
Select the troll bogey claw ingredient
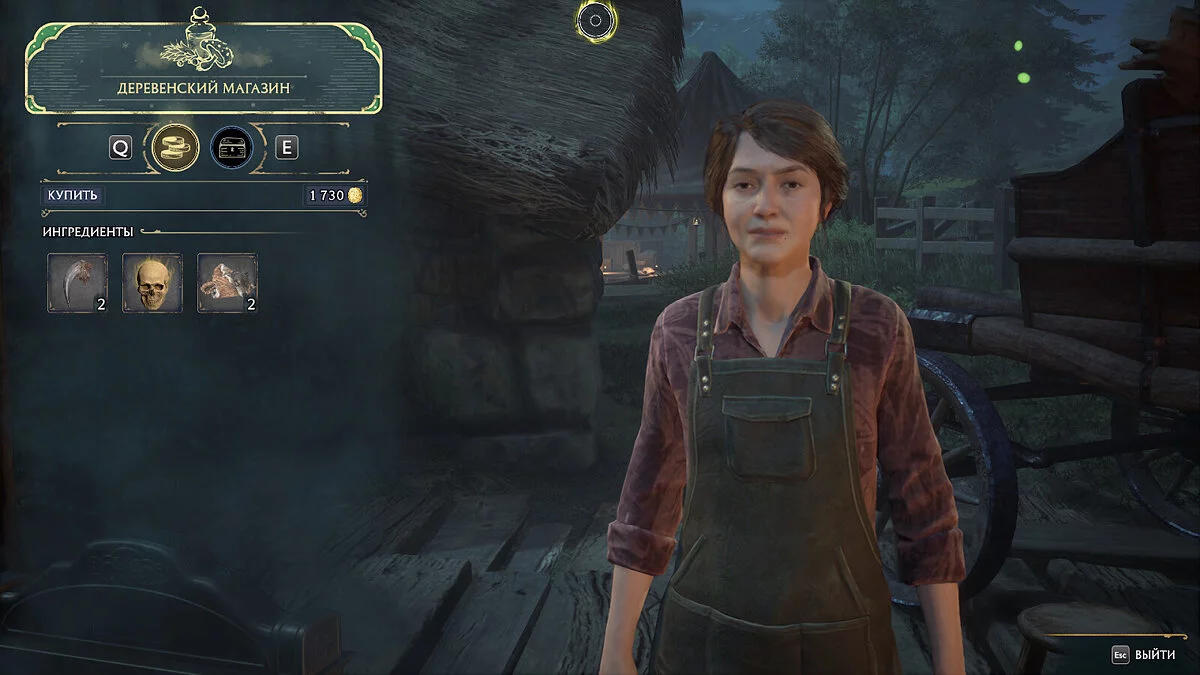[77, 283]
